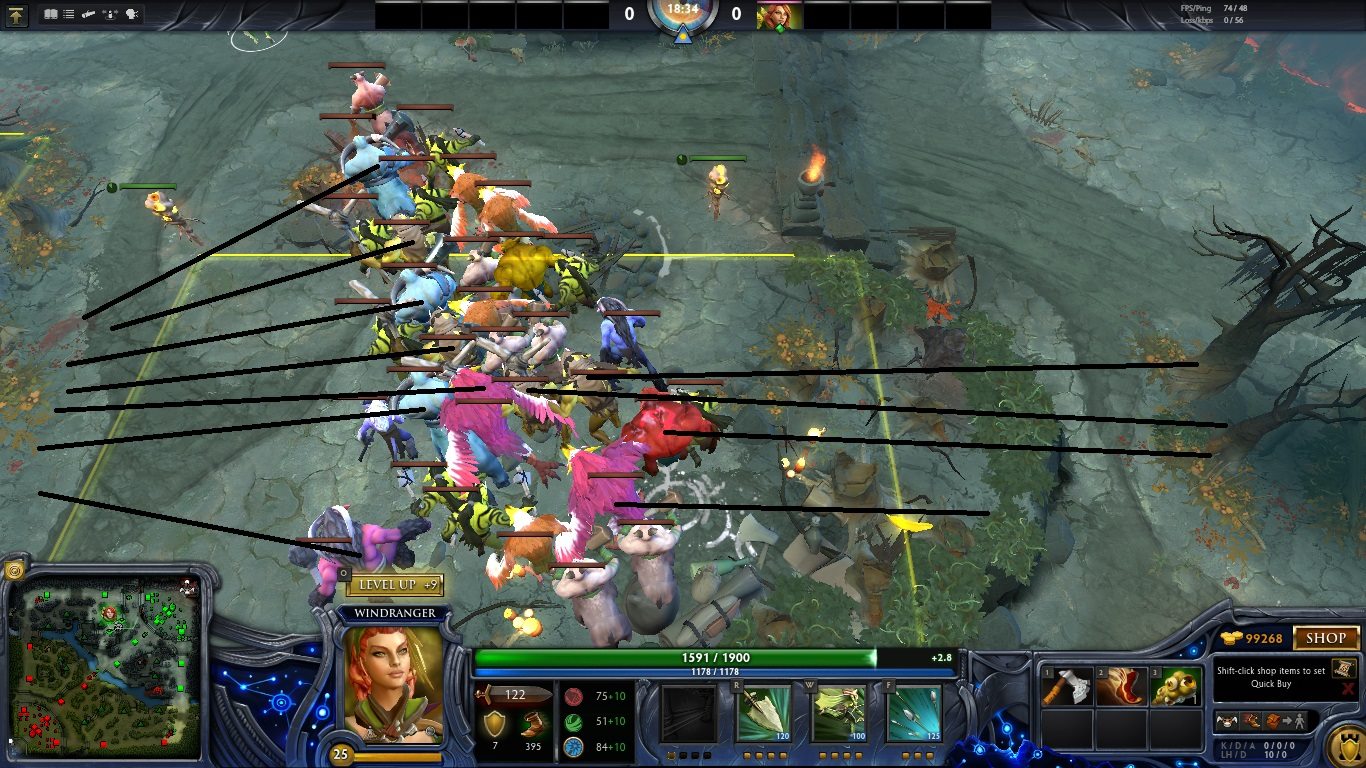Viewport: 1366px width, 768px height.
Task: Open the main menu with the top-left arrow
Action: 17,14
